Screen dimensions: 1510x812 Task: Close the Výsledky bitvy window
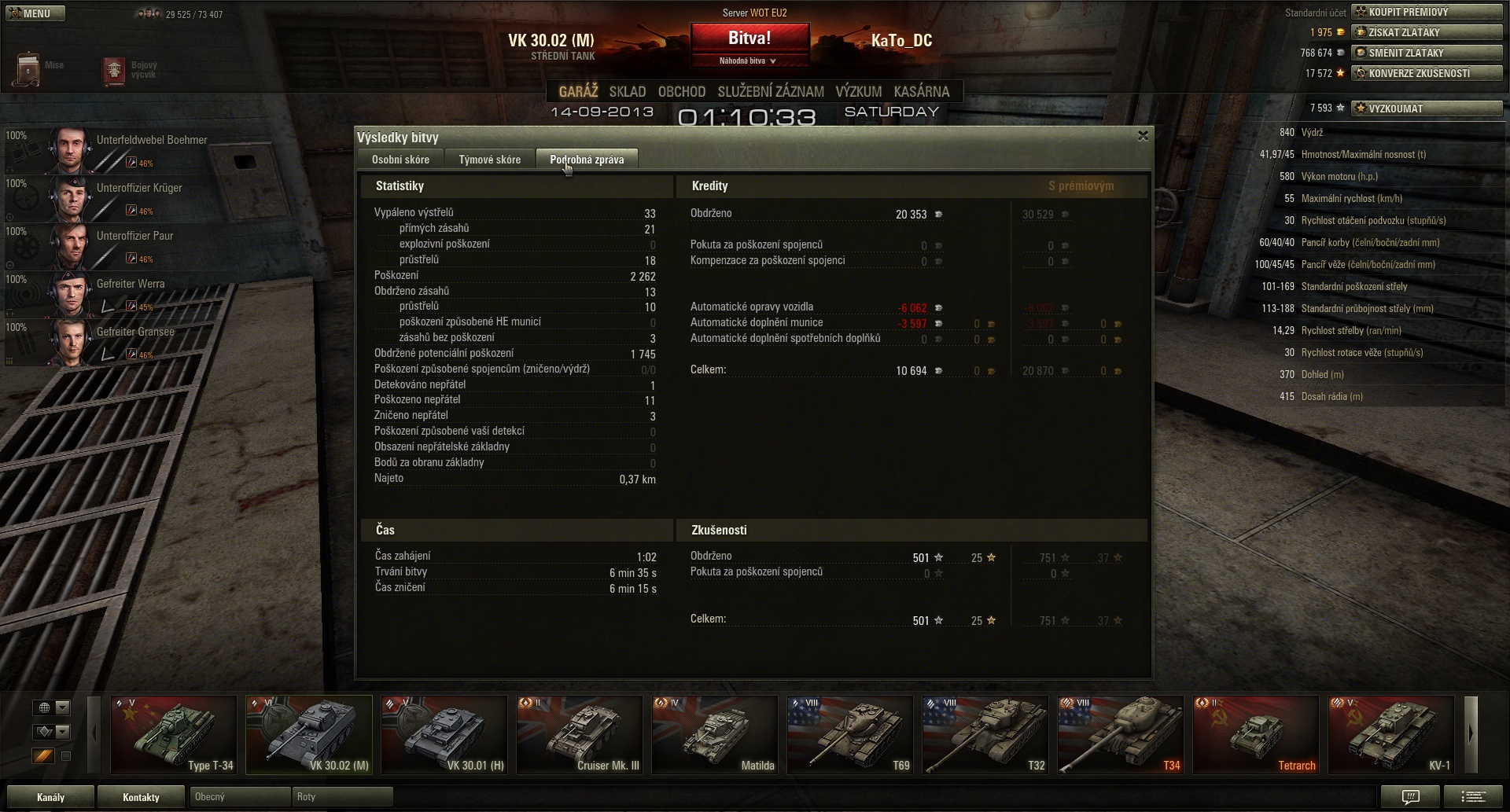click(x=1143, y=136)
